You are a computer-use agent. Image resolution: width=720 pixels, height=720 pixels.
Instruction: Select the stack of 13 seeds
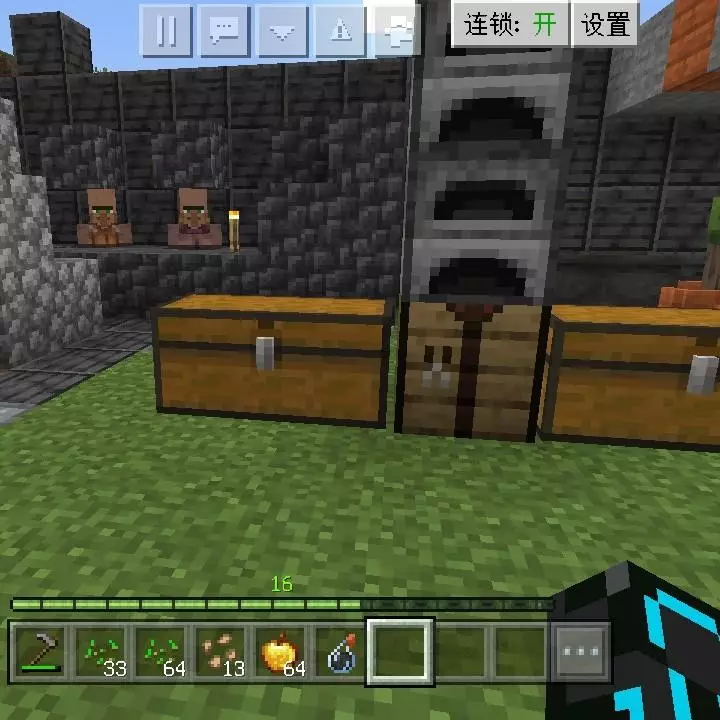pyautogui.click(x=220, y=653)
